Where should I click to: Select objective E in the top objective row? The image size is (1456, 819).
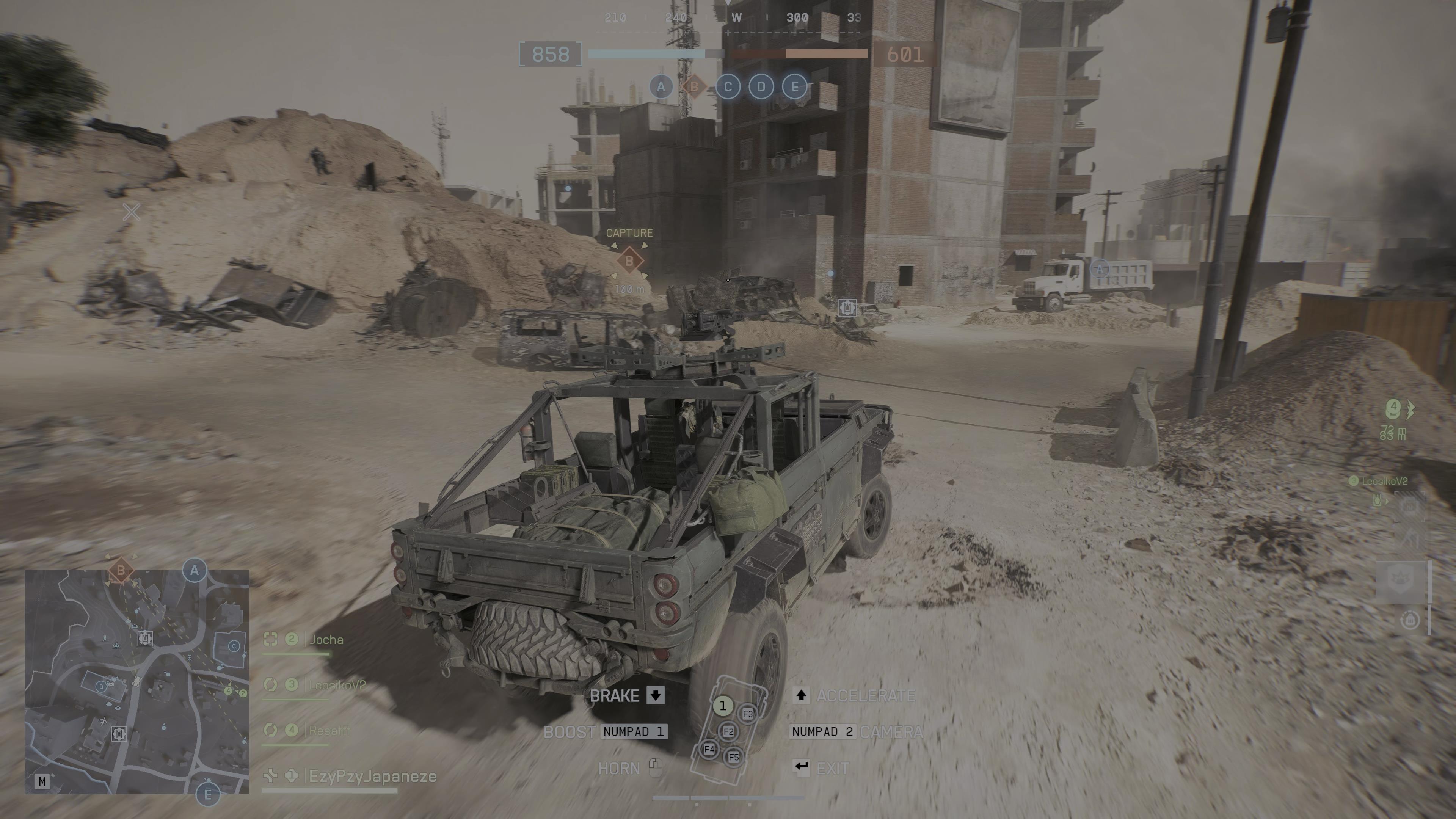point(795,87)
